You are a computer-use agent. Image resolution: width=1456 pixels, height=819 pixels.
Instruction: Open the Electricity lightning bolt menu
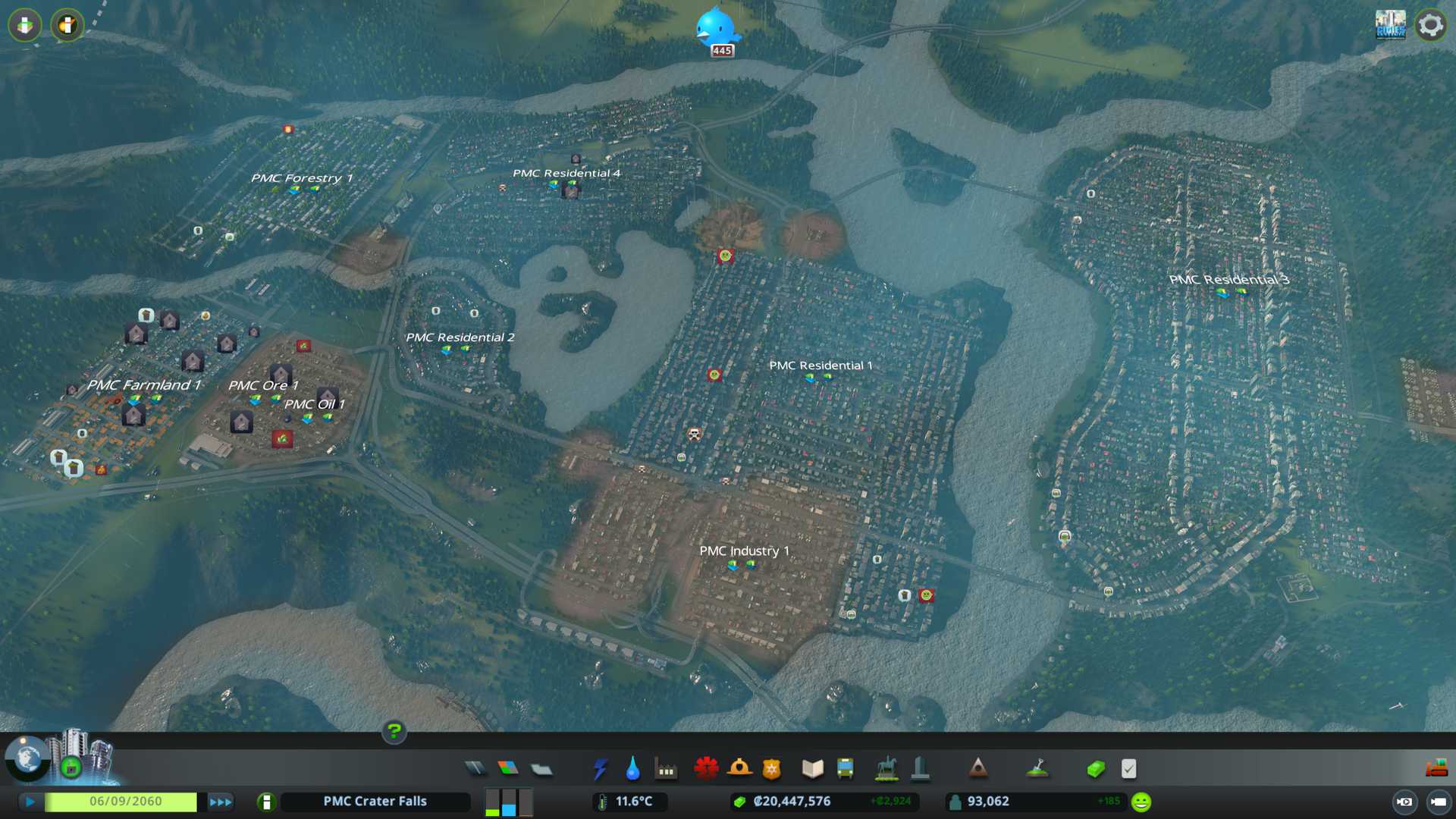pos(600,769)
